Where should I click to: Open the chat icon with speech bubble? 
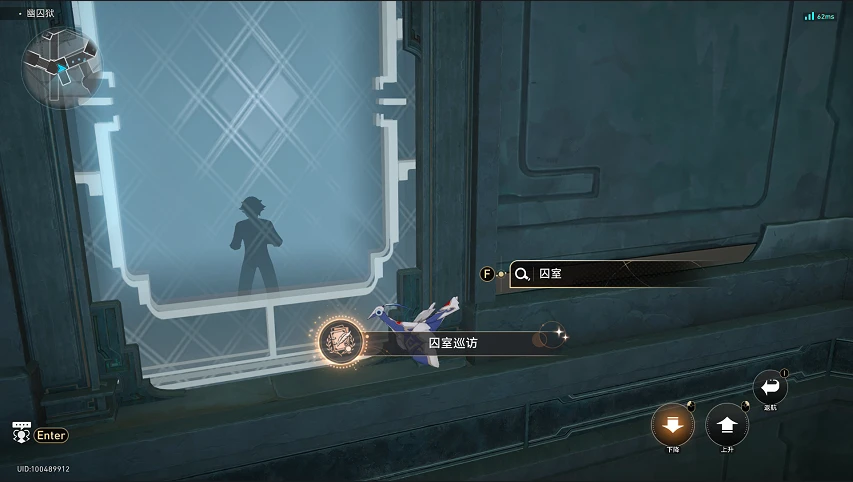coord(20,434)
